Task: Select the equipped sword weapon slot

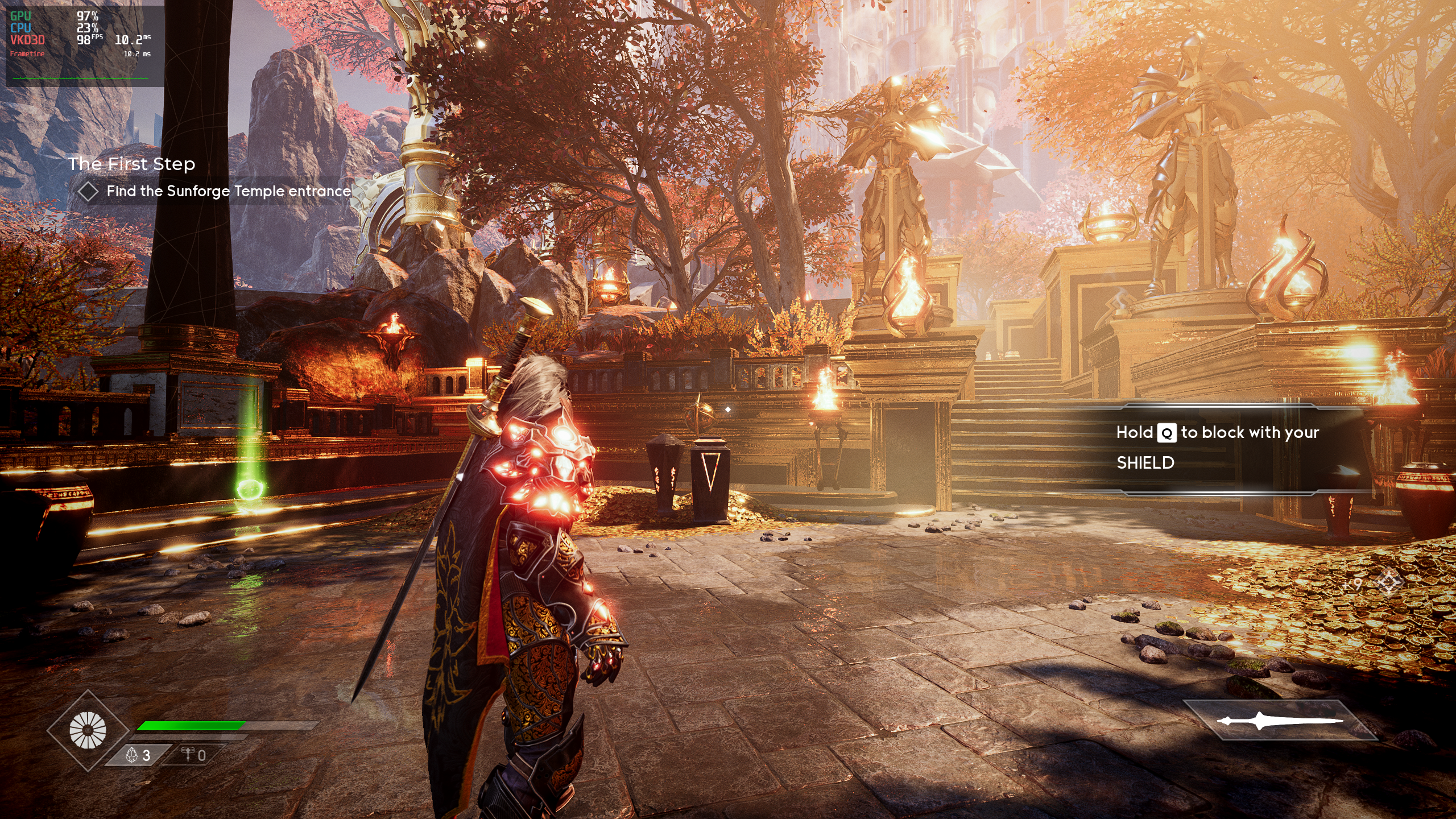Action: [1280, 721]
